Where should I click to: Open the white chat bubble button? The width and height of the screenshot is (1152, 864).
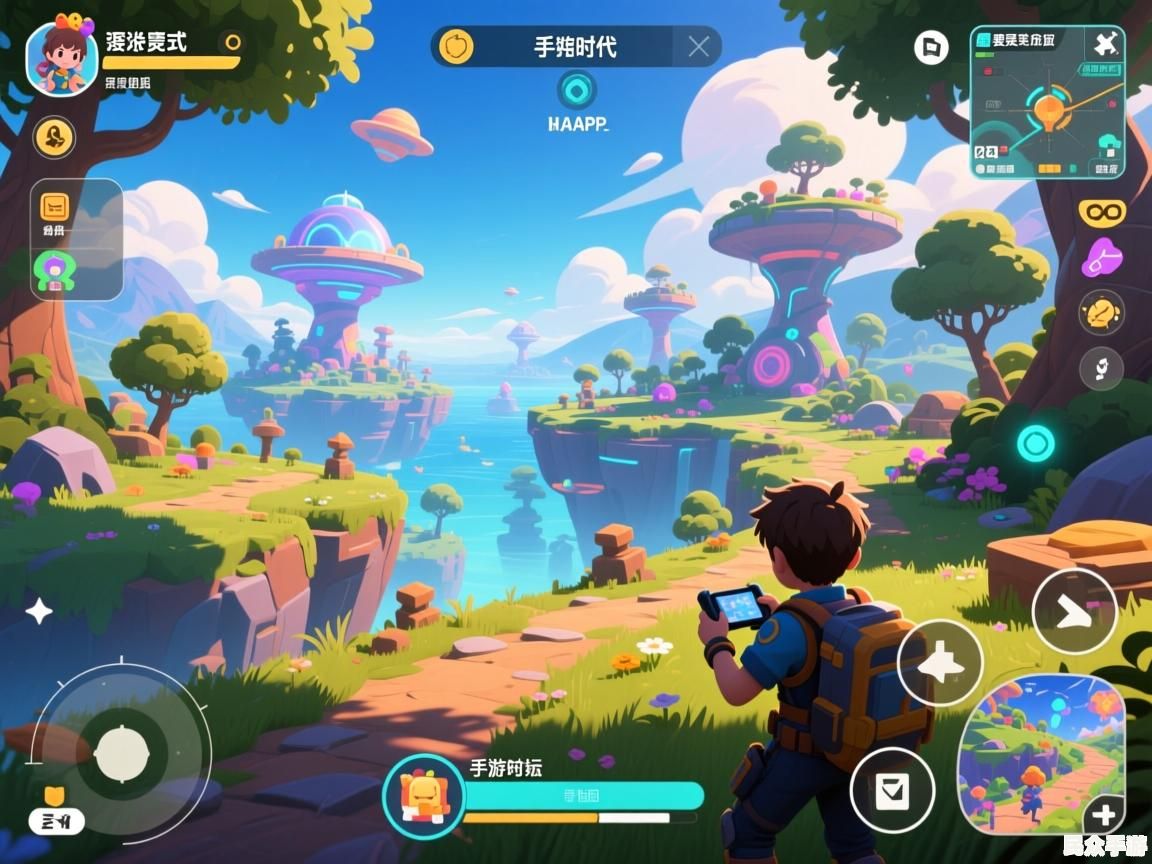pos(931,46)
